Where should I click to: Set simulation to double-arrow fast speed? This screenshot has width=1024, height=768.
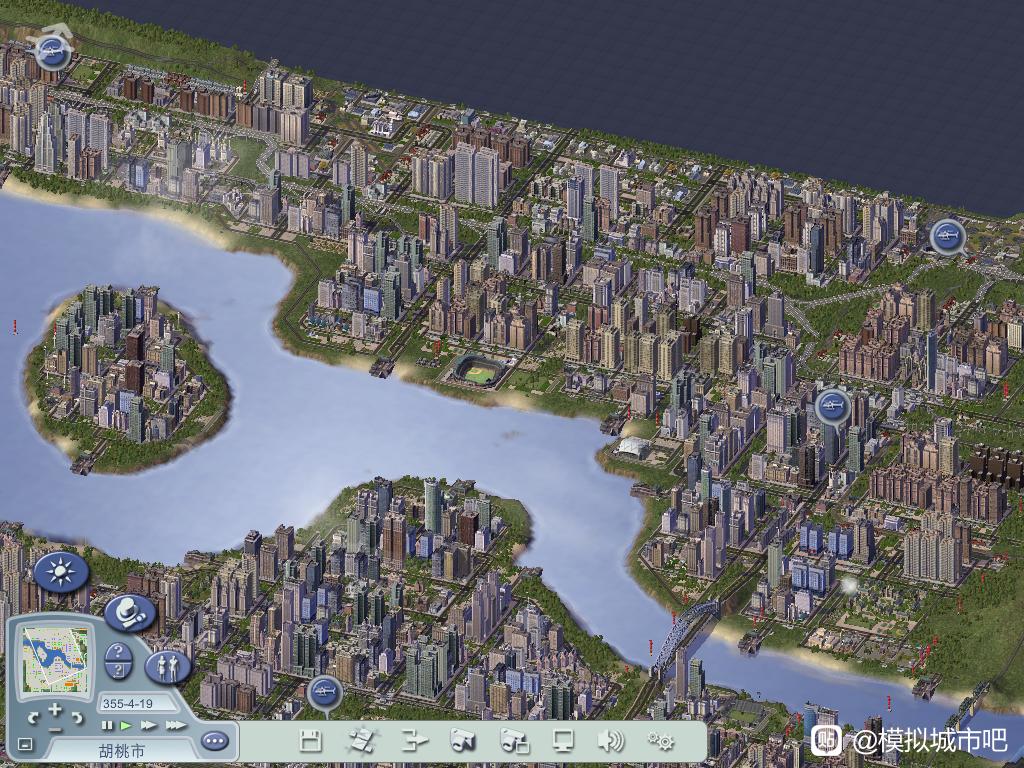(x=149, y=725)
